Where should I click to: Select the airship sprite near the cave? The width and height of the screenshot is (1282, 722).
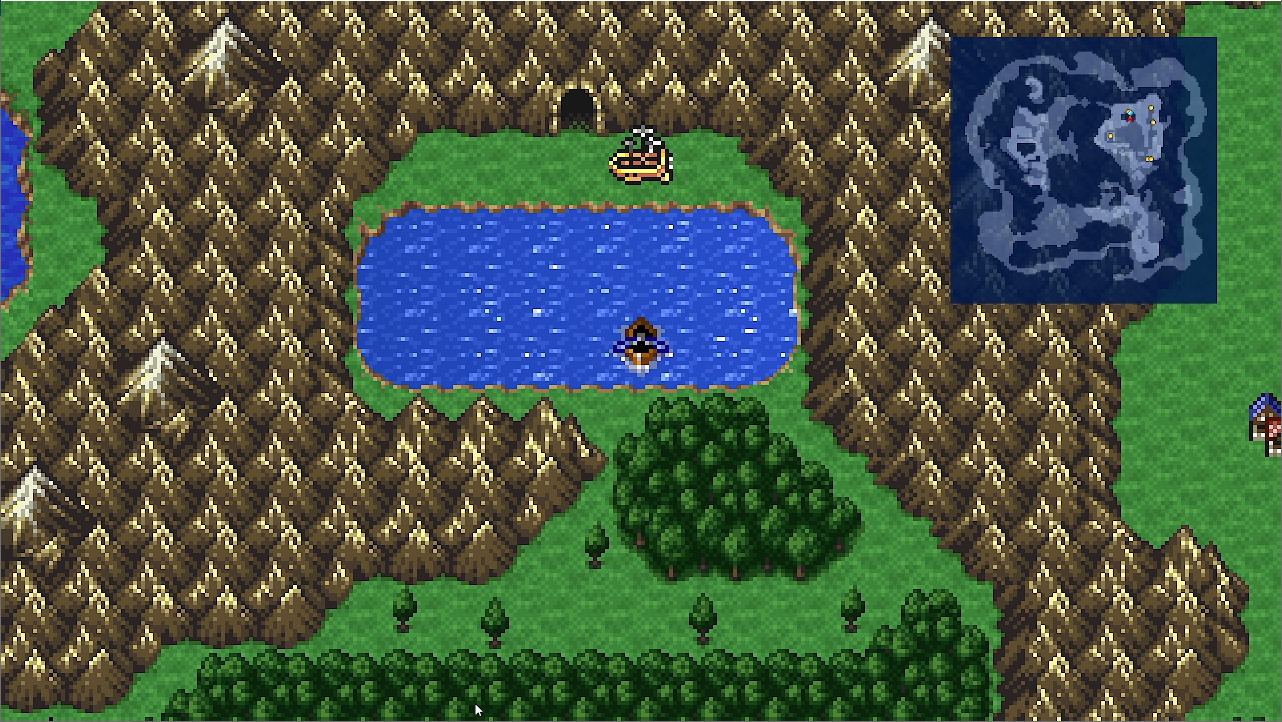pyautogui.click(x=640, y=160)
